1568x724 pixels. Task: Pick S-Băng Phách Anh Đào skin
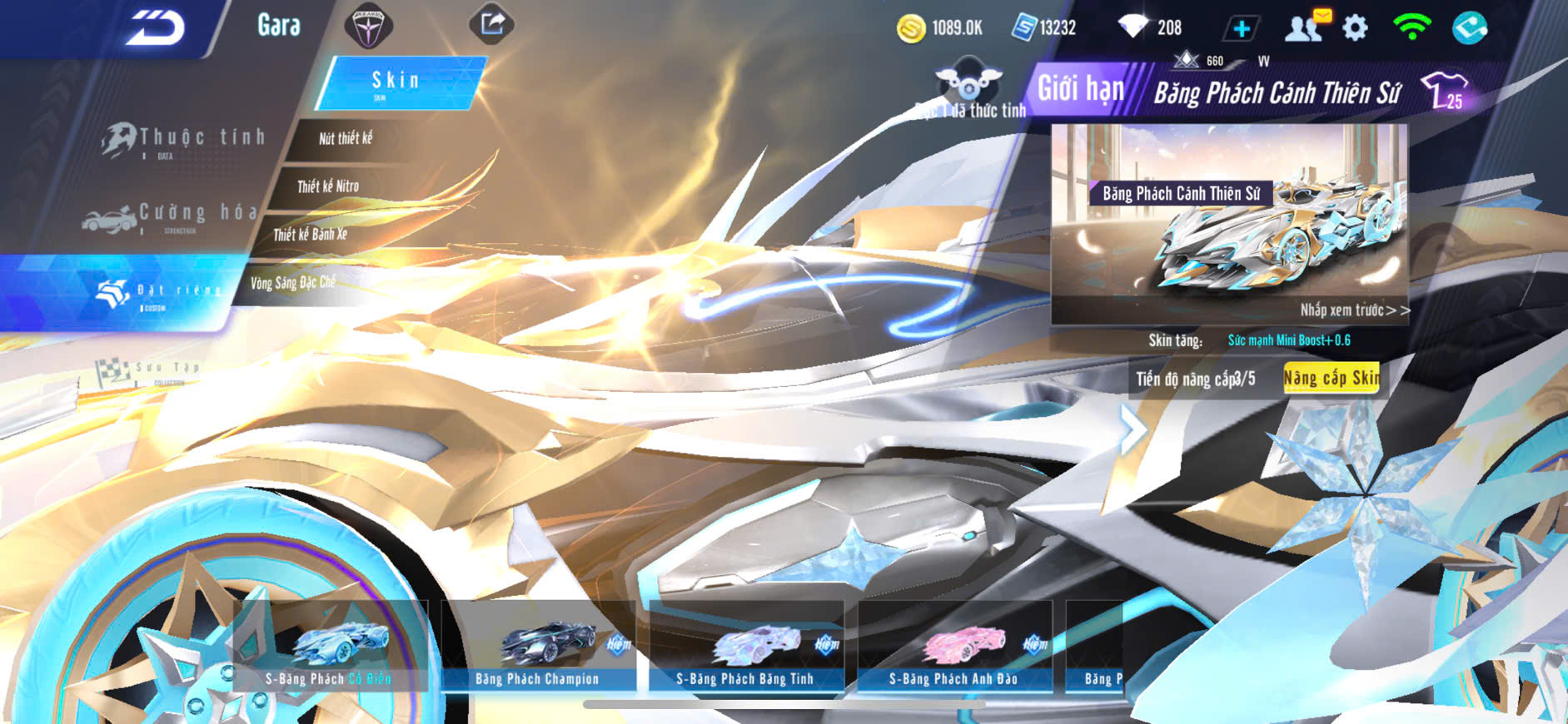tap(954, 647)
